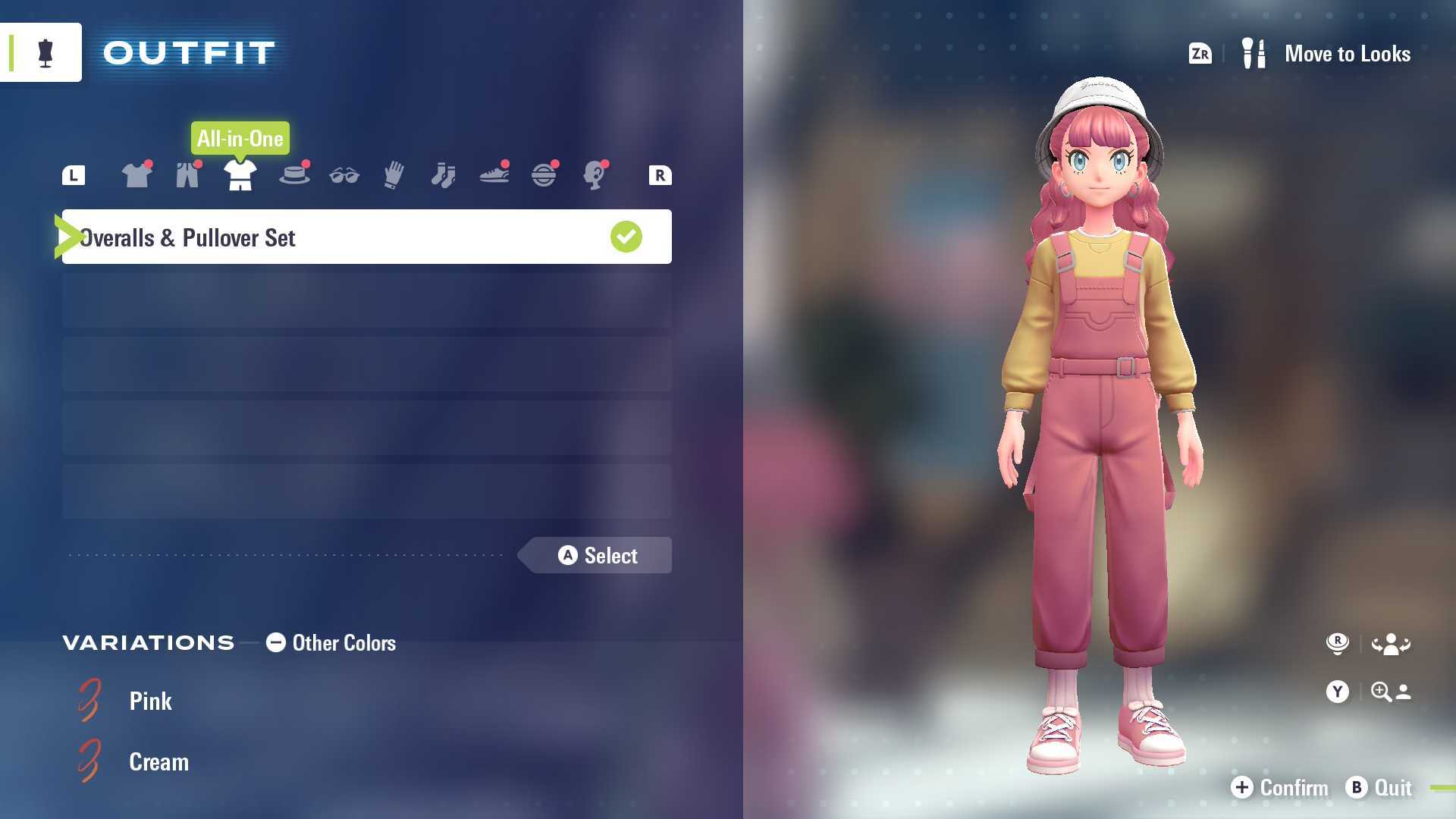Open the Accessories earring category icon

point(596,174)
